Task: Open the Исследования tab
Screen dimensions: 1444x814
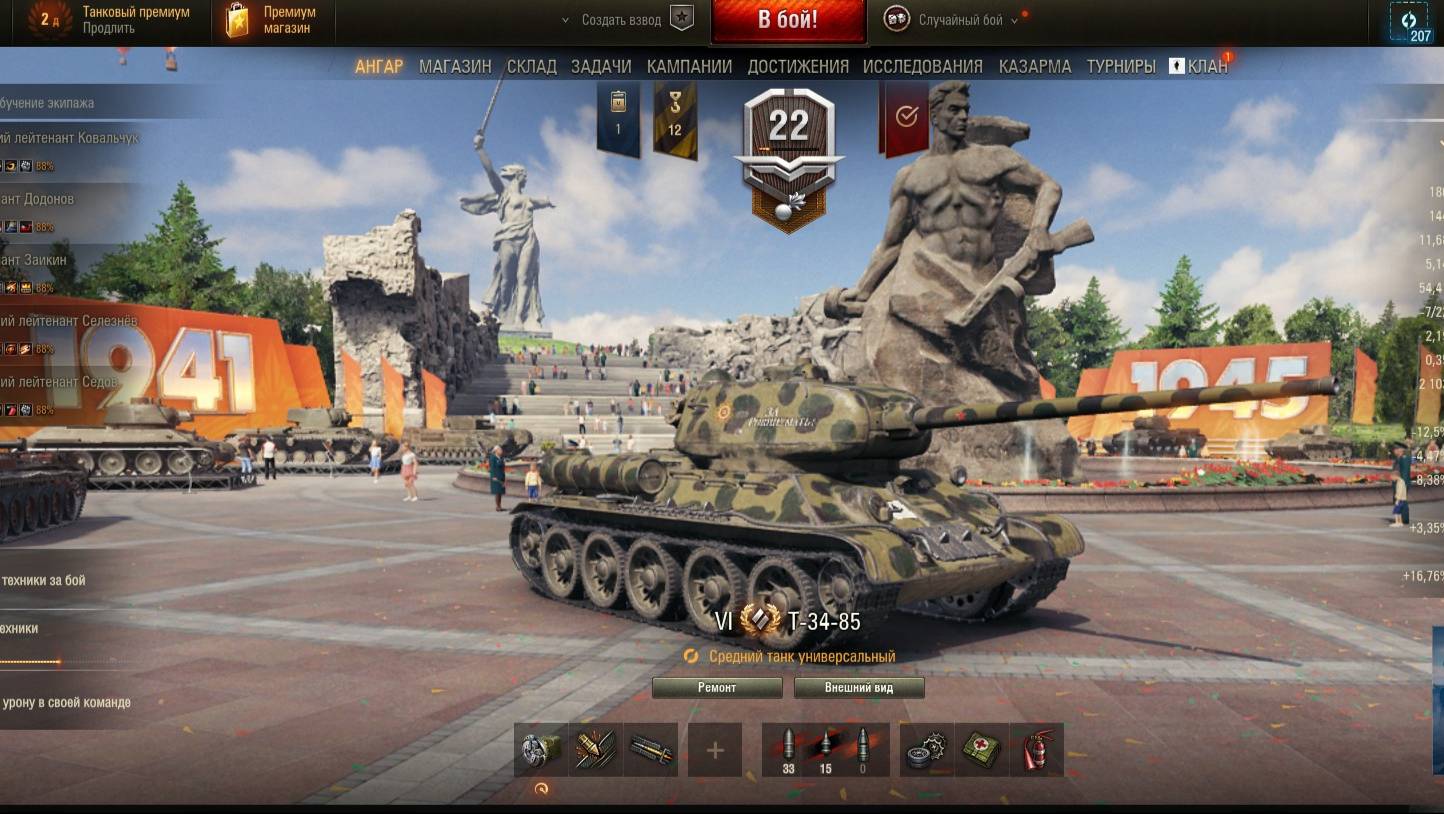Action: click(x=922, y=66)
